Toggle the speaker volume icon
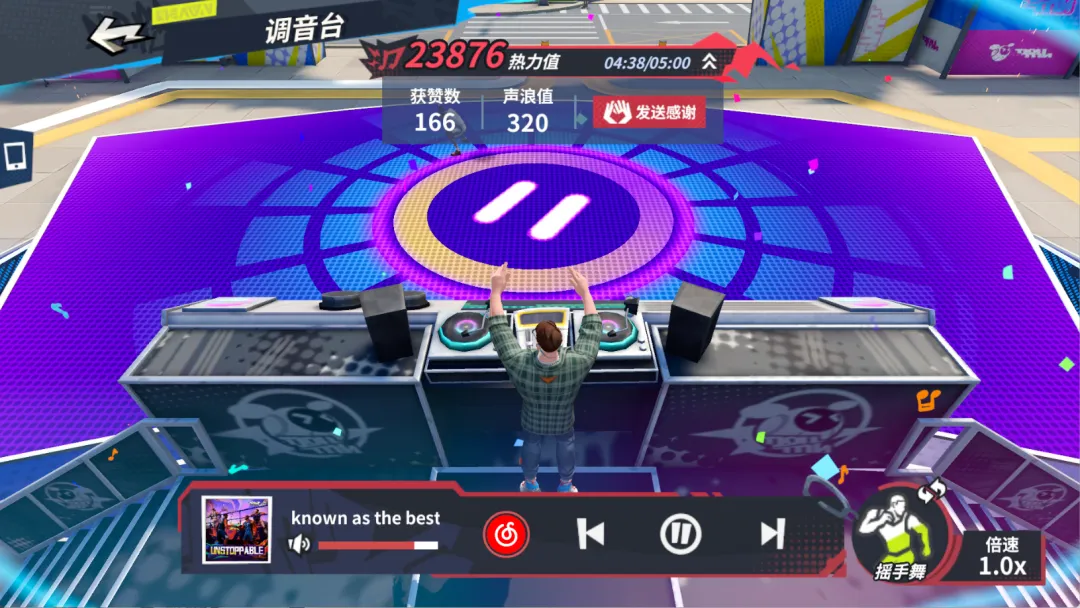1080x608 pixels. [299, 545]
